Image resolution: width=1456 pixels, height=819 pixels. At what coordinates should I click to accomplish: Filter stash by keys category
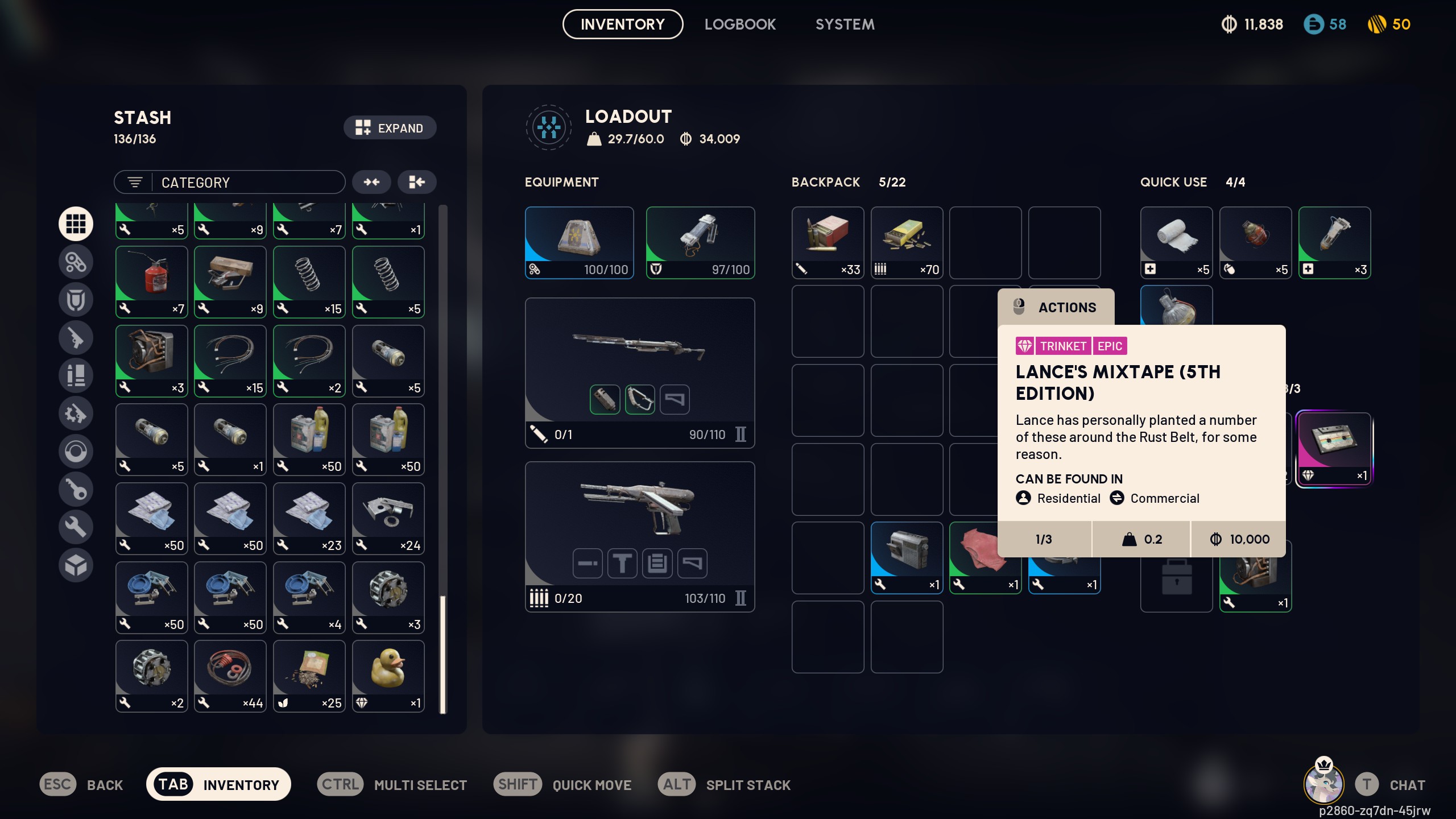click(76, 489)
